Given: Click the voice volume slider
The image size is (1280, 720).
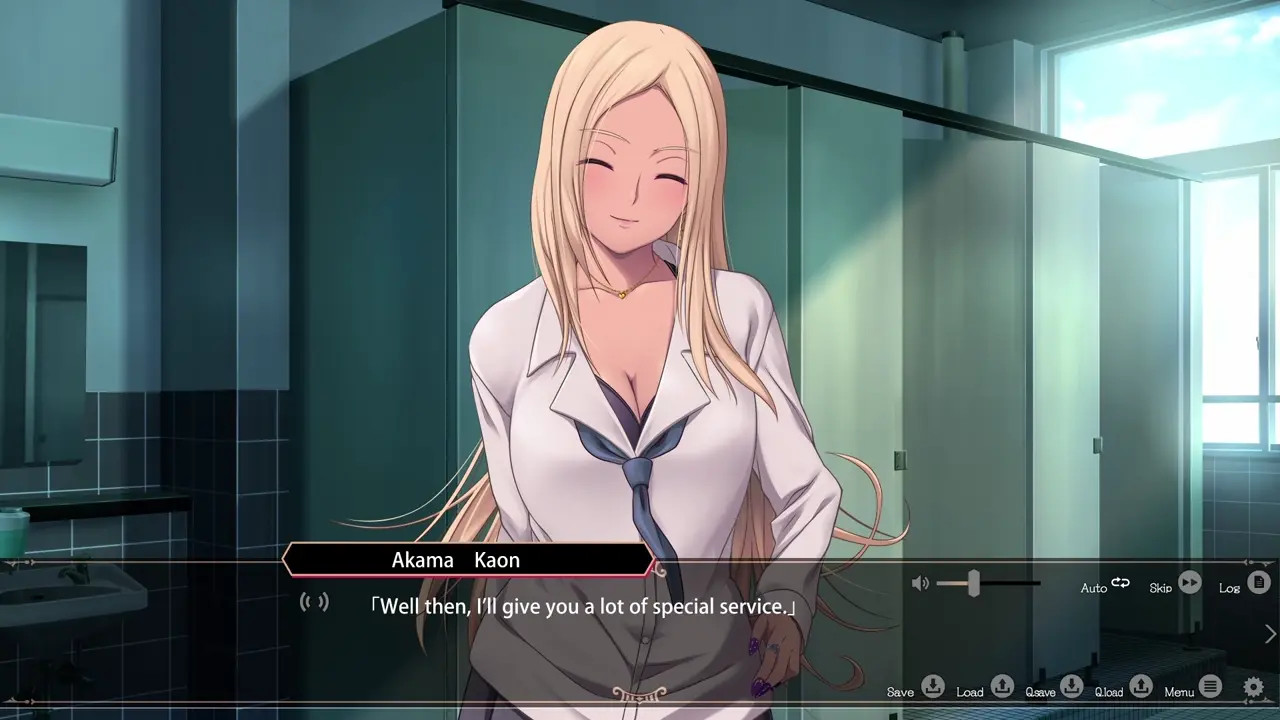Looking at the screenshot, I should [973, 584].
